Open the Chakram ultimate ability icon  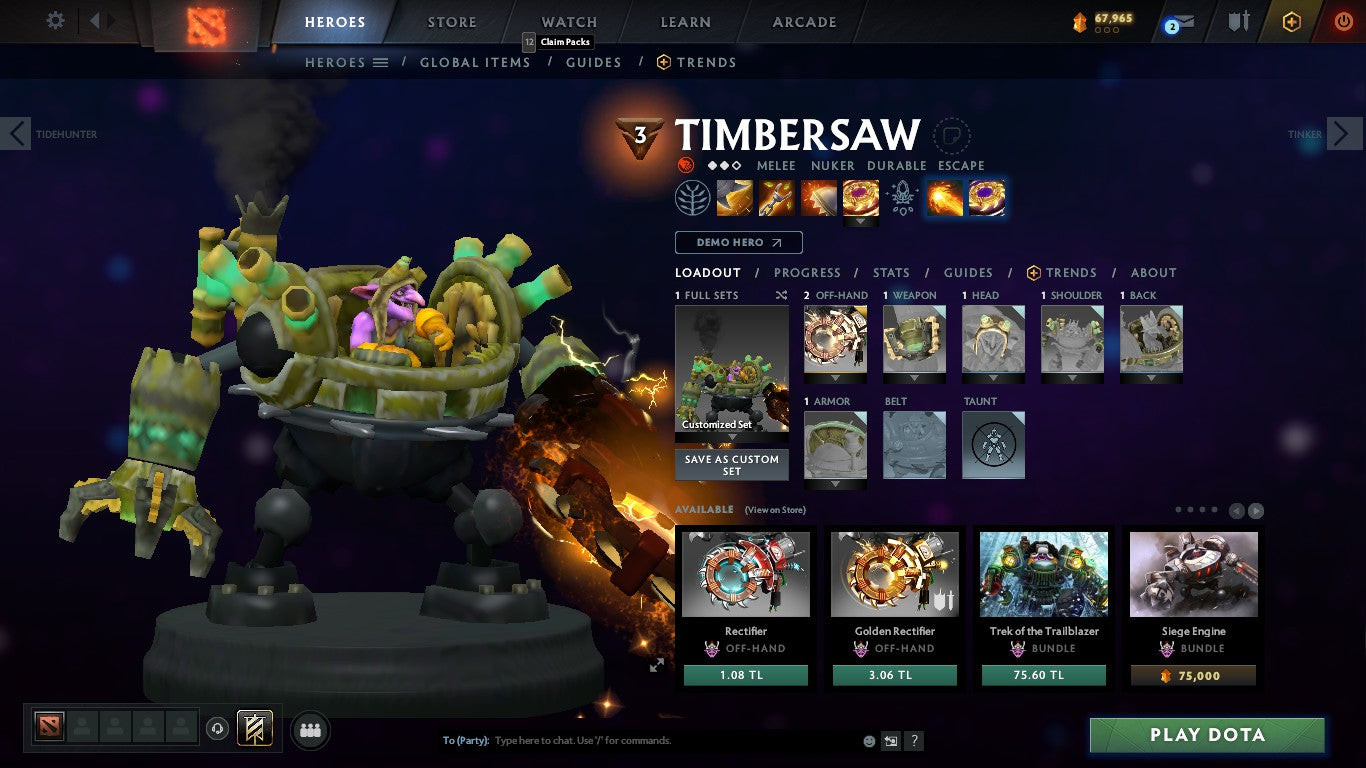click(x=860, y=197)
